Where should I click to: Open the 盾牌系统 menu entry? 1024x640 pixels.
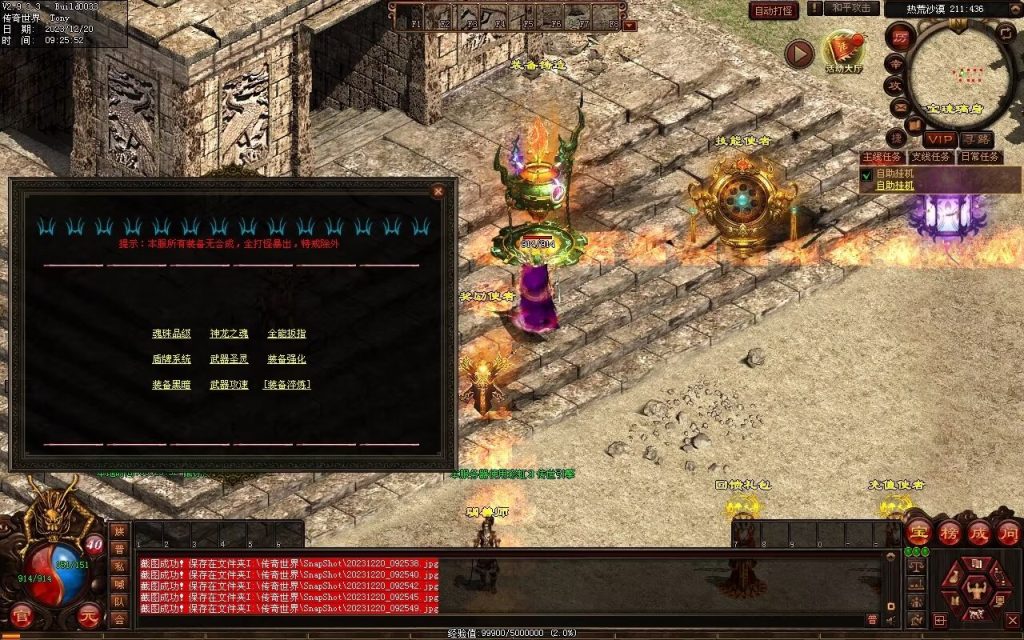click(x=171, y=359)
